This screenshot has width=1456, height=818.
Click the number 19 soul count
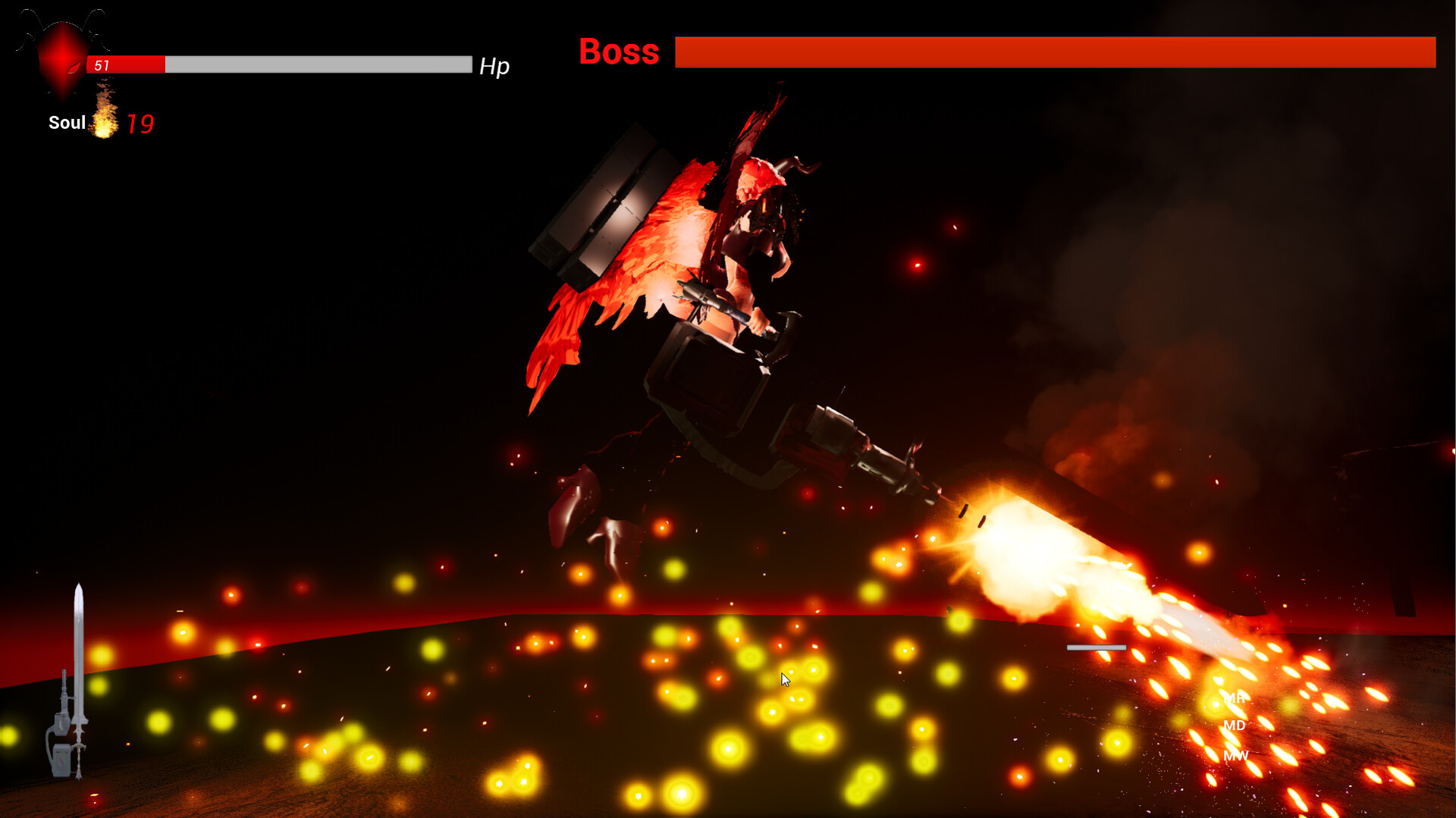click(141, 122)
